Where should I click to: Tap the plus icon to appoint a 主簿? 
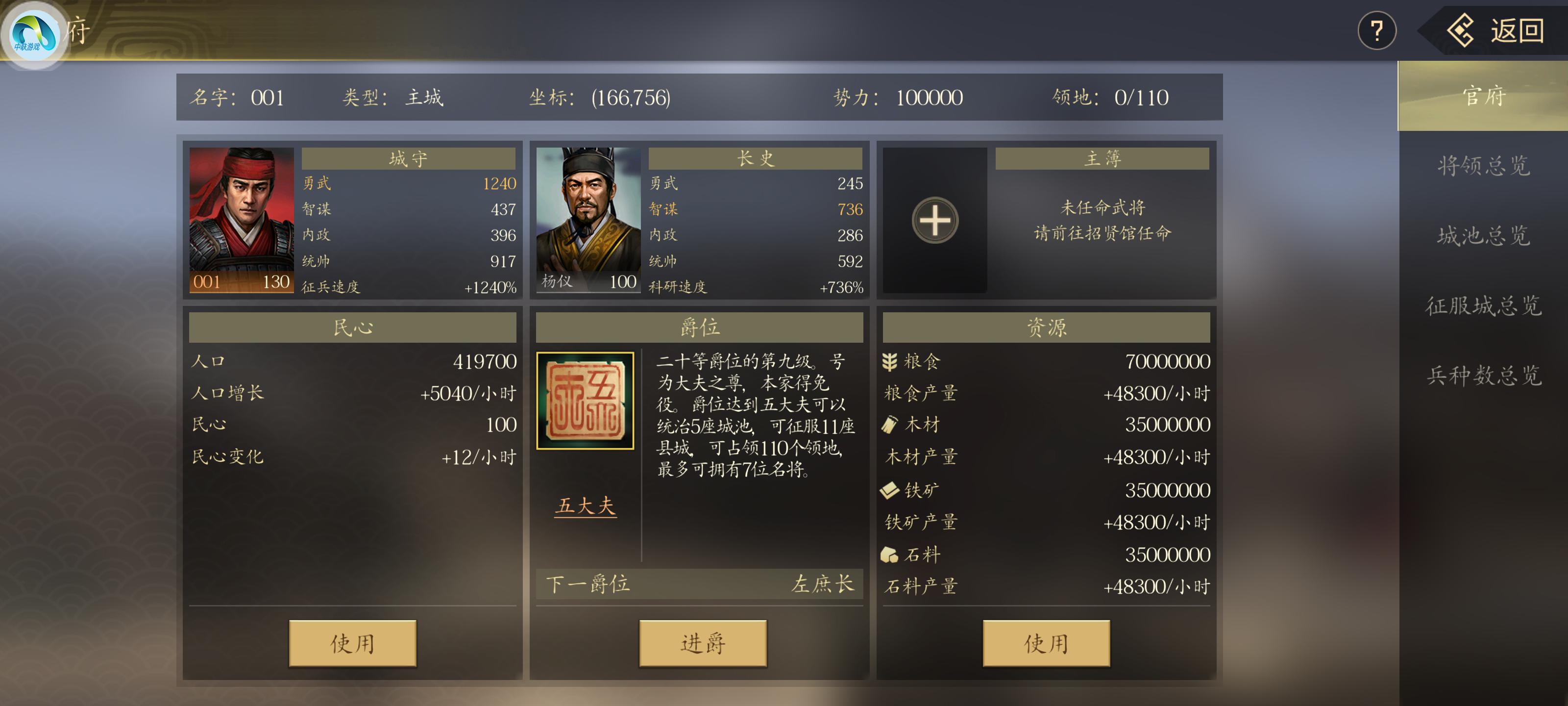[x=935, y=221]
